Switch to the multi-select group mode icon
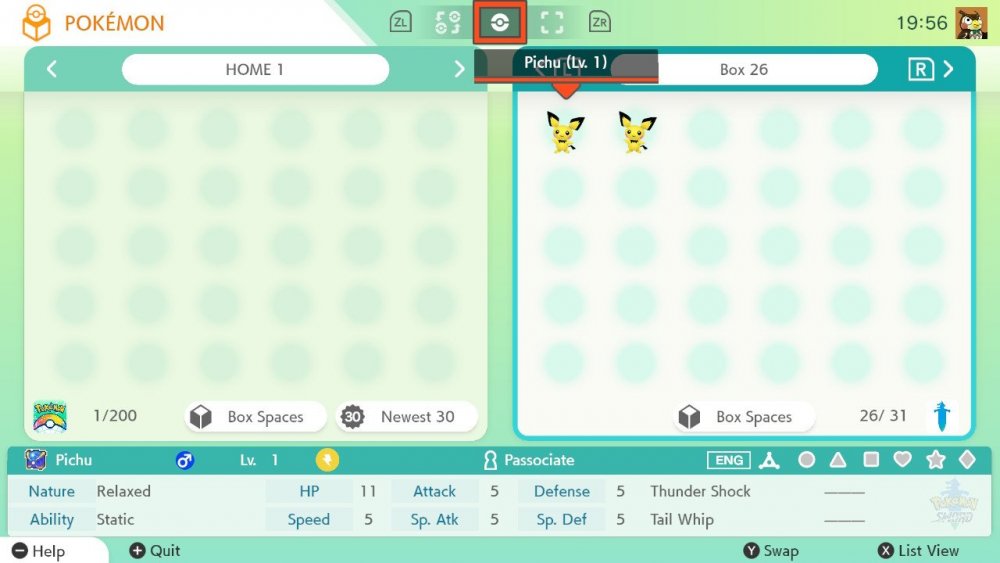This screenshot has width=1000, height=563. 448,22
